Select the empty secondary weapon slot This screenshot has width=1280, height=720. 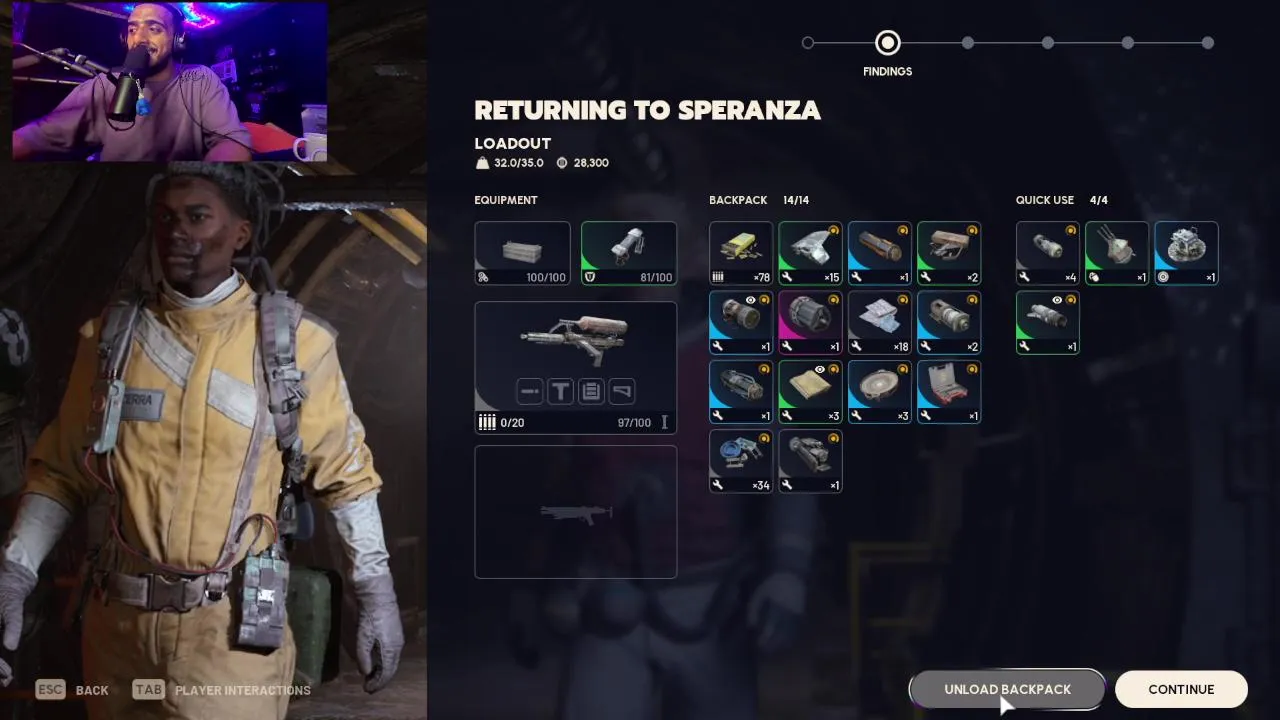tap(575, 512)
